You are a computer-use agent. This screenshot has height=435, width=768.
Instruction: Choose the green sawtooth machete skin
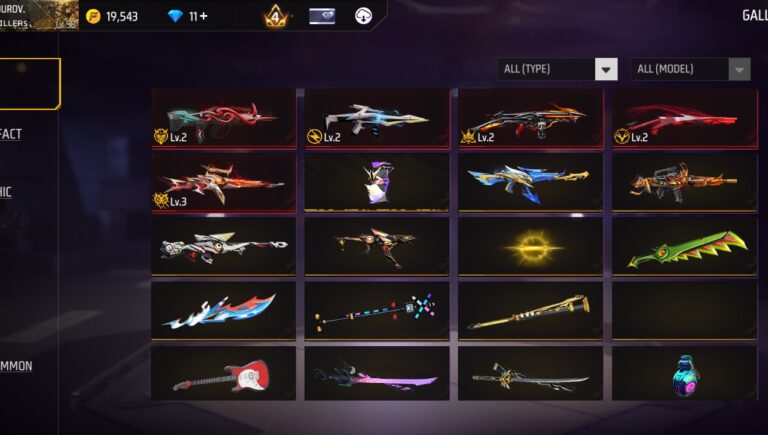pos(684,246)
